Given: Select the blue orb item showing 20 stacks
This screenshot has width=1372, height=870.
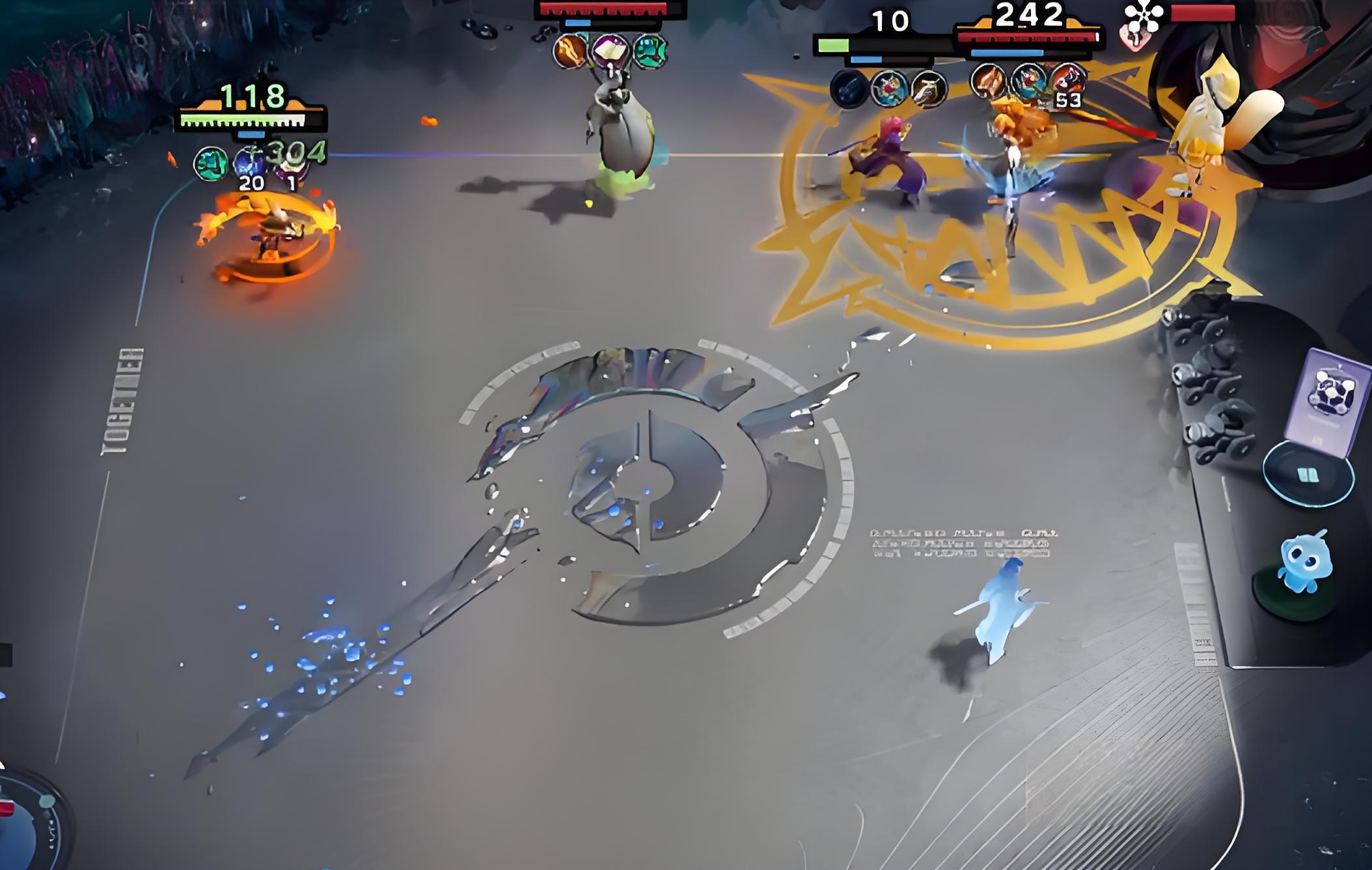Looking at the screenshot, I should [248, 163].
